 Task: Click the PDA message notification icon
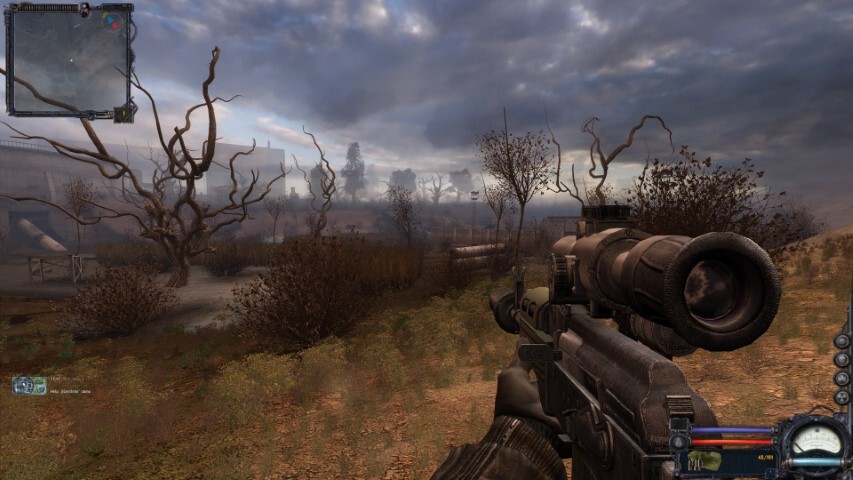29,385
